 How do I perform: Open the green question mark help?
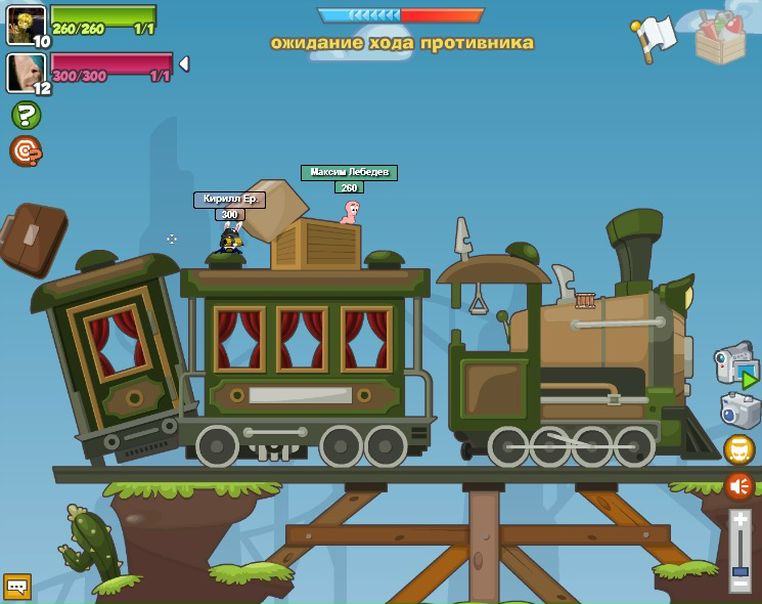click(x=26, y=115)
